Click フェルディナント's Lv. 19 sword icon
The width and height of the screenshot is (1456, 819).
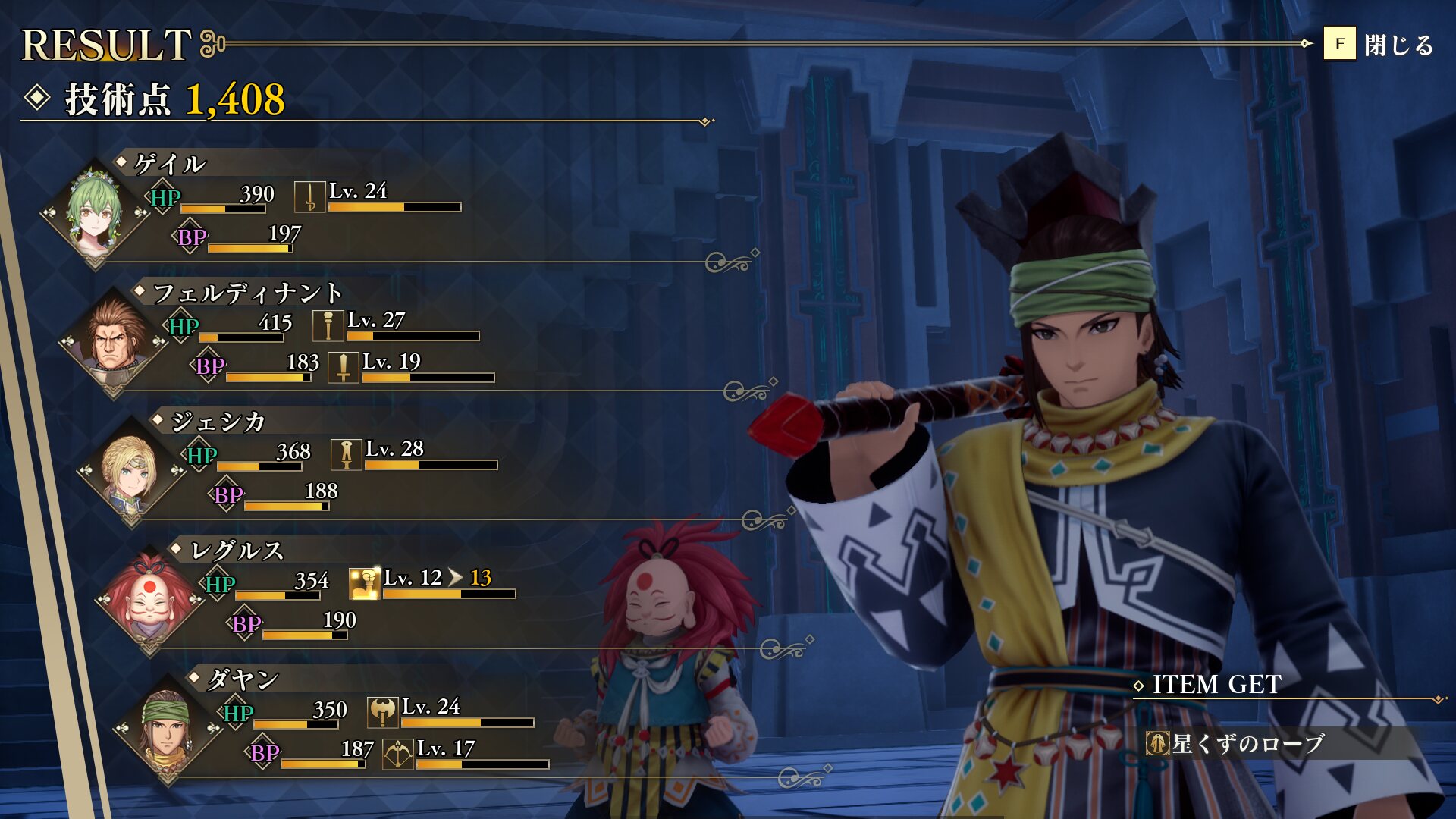343,368
